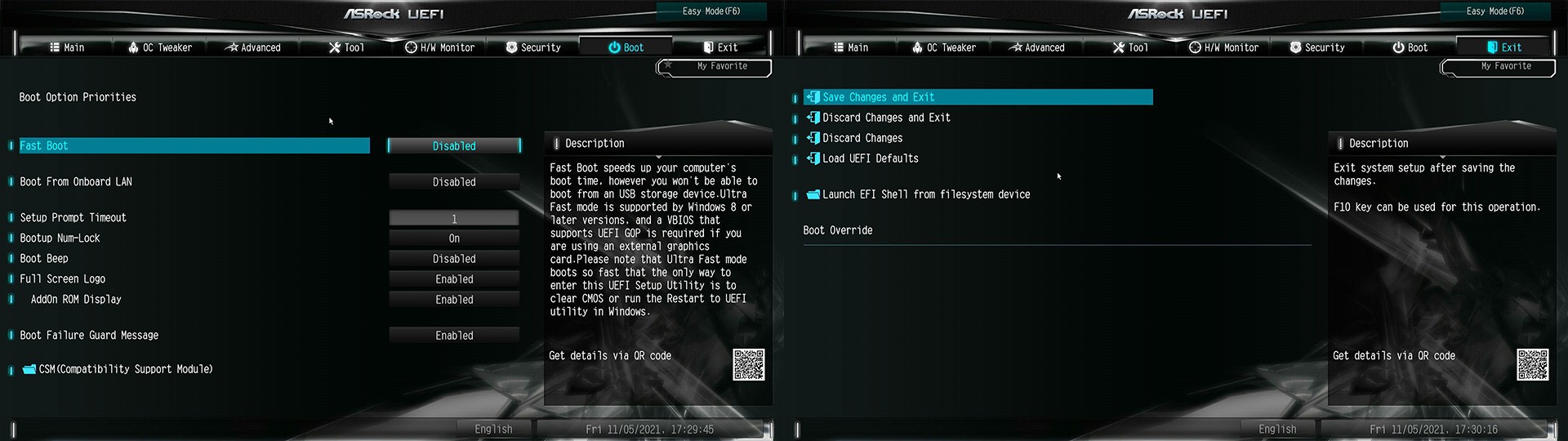The width and height of the screenshot is (1568, 441).
Task: Open the Fast Boot setting dropdown
Action: click(454, 146)
